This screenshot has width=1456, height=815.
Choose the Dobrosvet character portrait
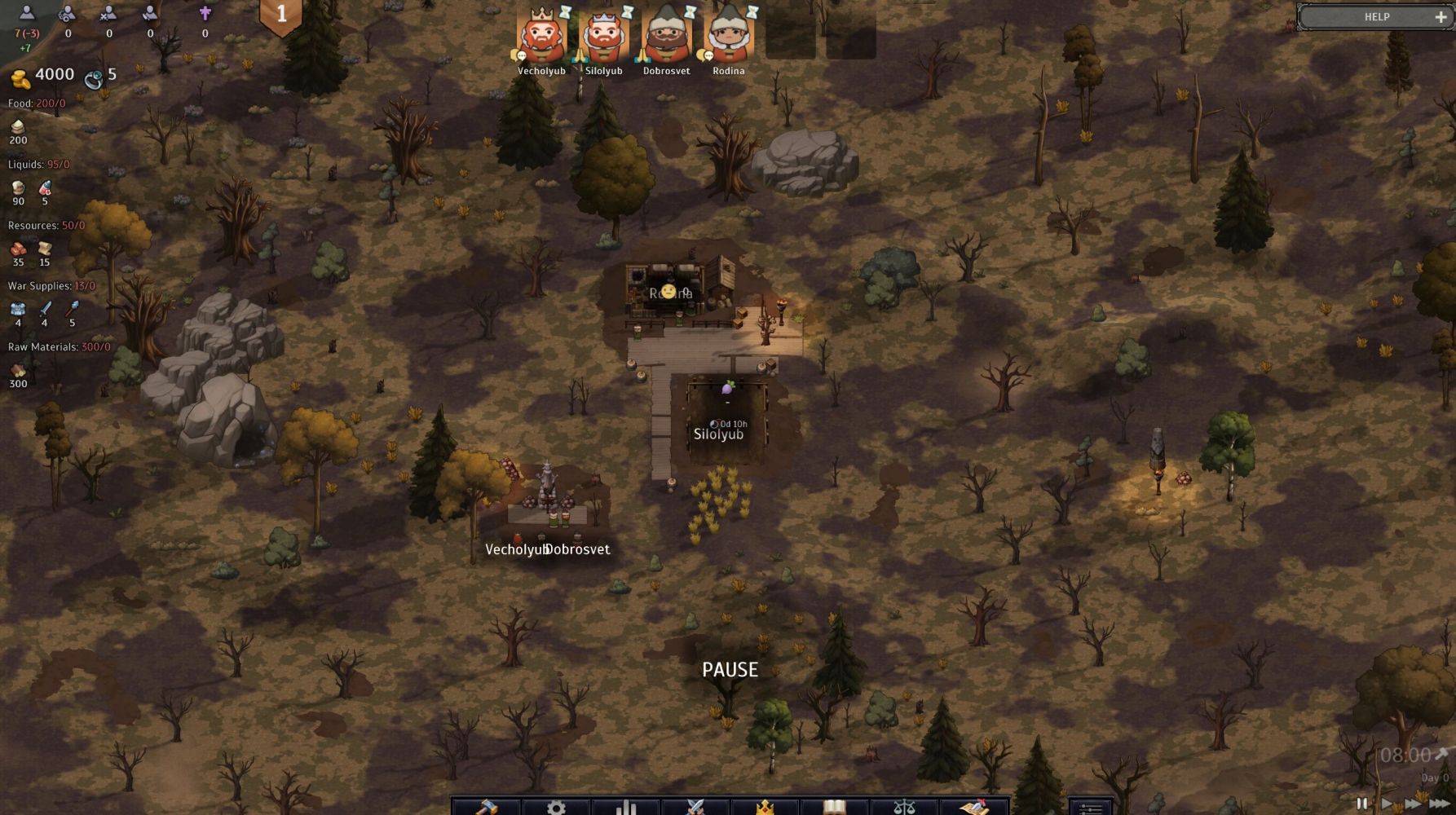(667, 37)
